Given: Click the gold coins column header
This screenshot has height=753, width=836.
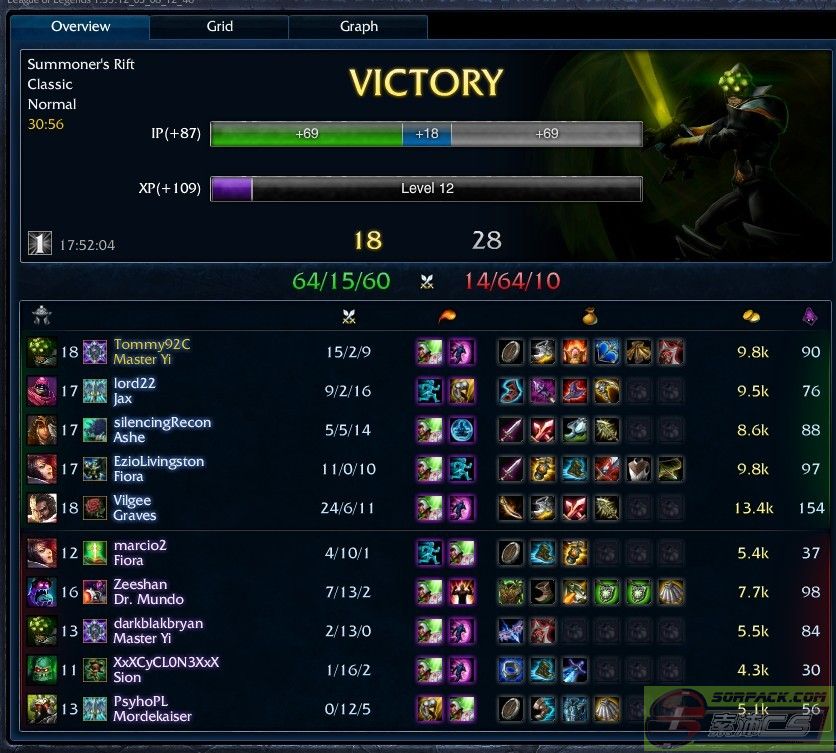Looking at the screenshot, I should [751, 316].
